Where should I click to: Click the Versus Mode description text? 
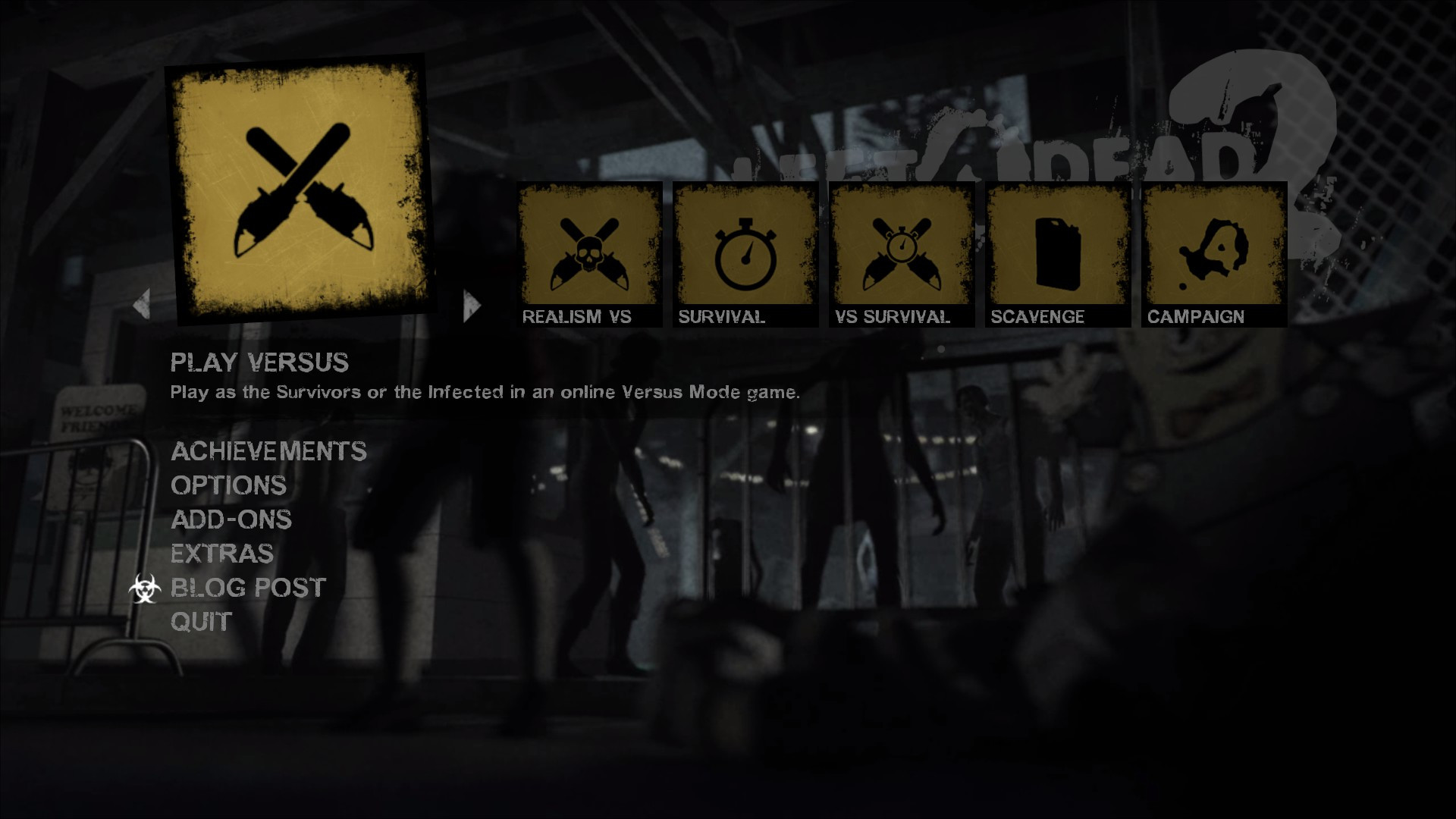click(x=485, y=393)
